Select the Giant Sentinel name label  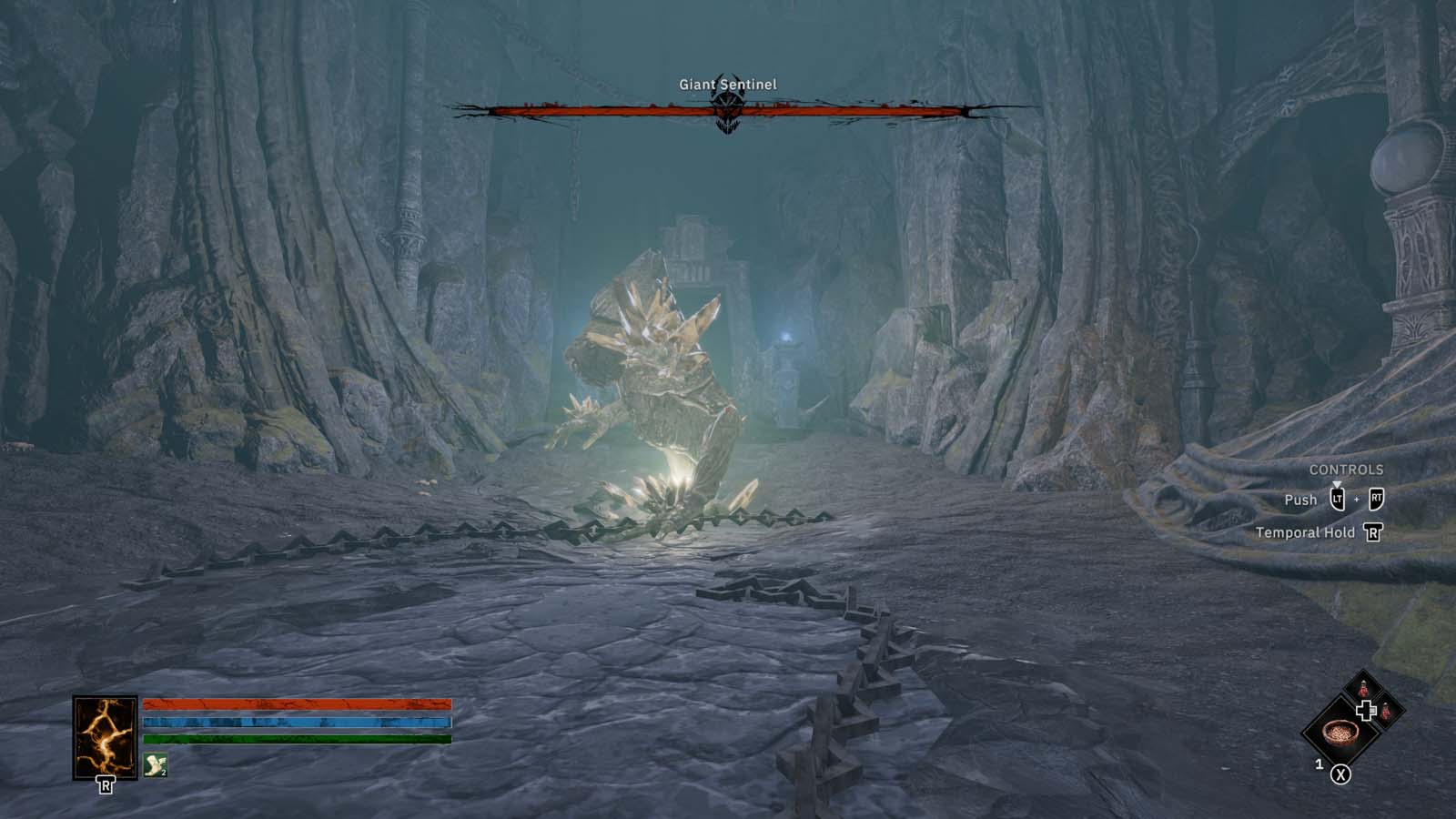point(728,82)
